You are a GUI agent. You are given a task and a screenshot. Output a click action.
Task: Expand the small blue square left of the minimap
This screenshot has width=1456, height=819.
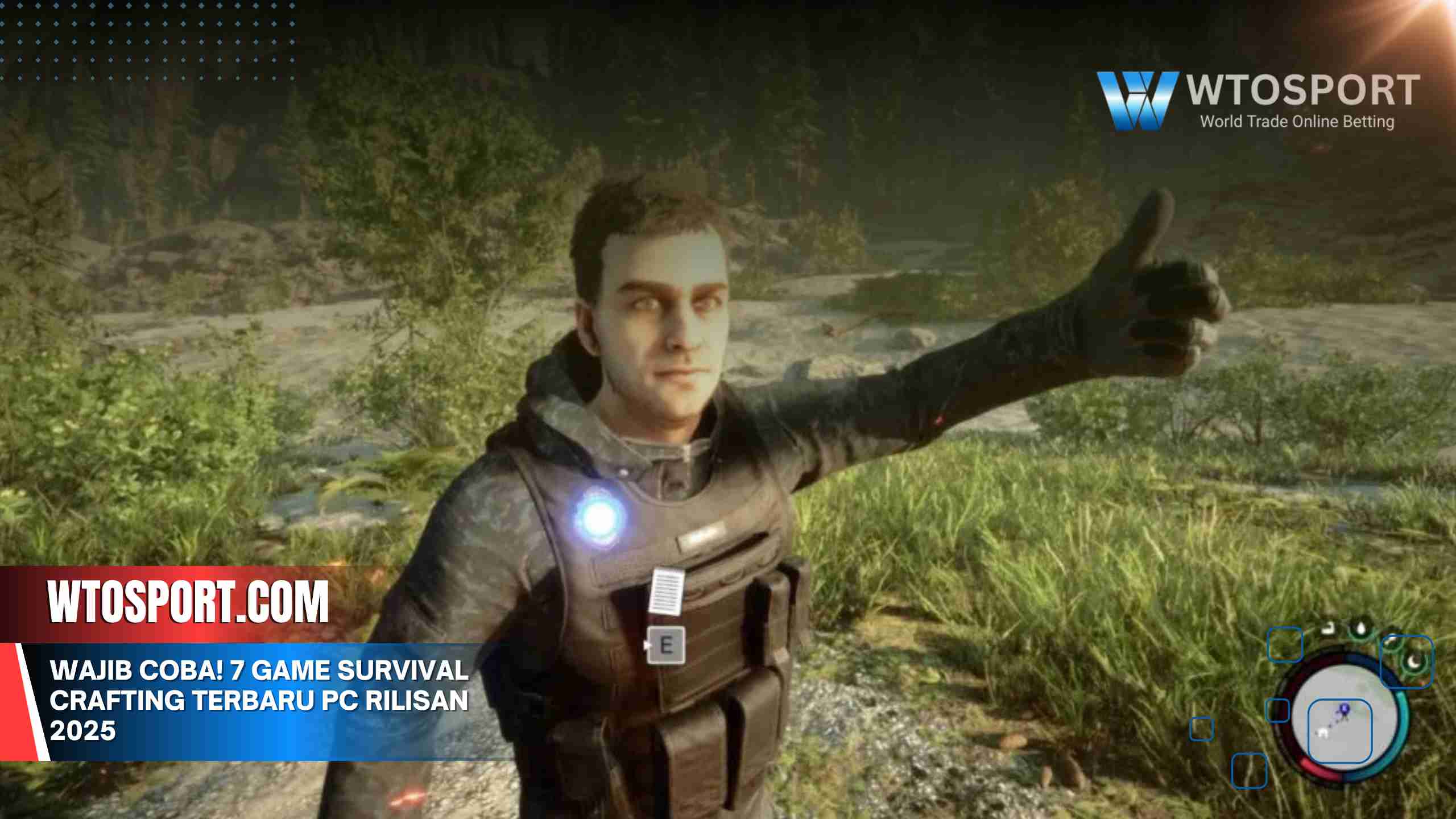(x=1277, y=710)
